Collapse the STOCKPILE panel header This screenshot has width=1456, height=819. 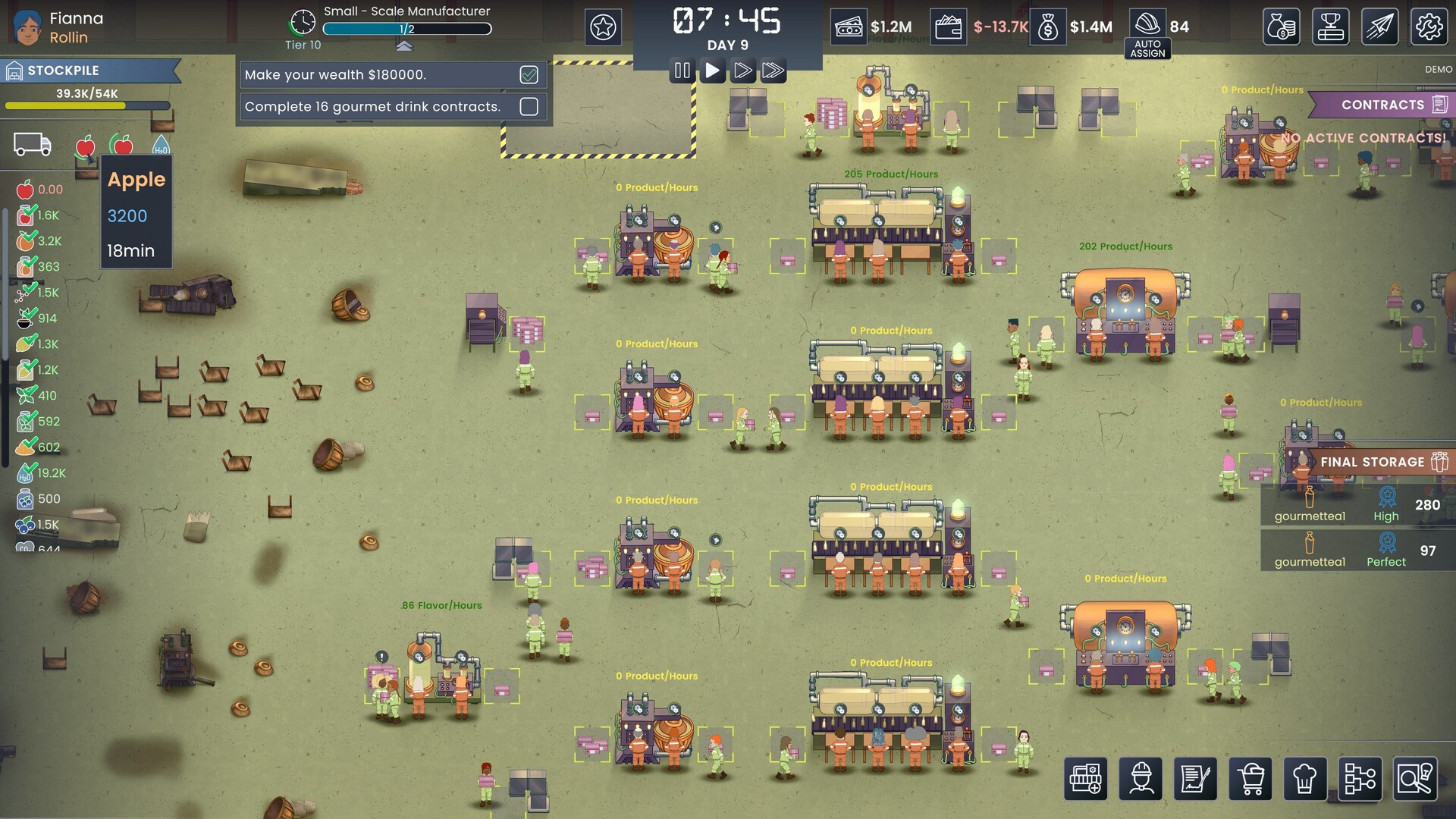point(83,71)
